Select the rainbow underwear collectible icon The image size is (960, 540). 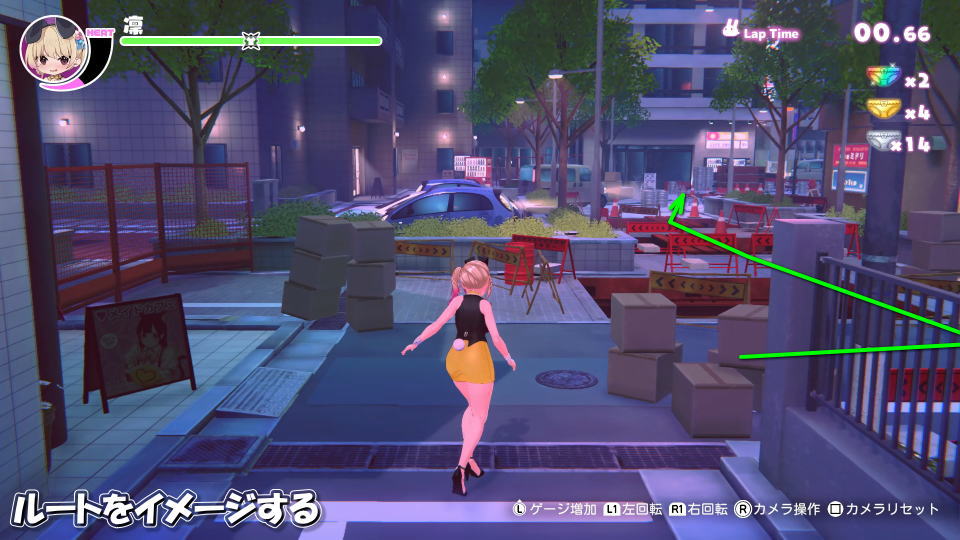pyautogui.click(x=883, y=78)
